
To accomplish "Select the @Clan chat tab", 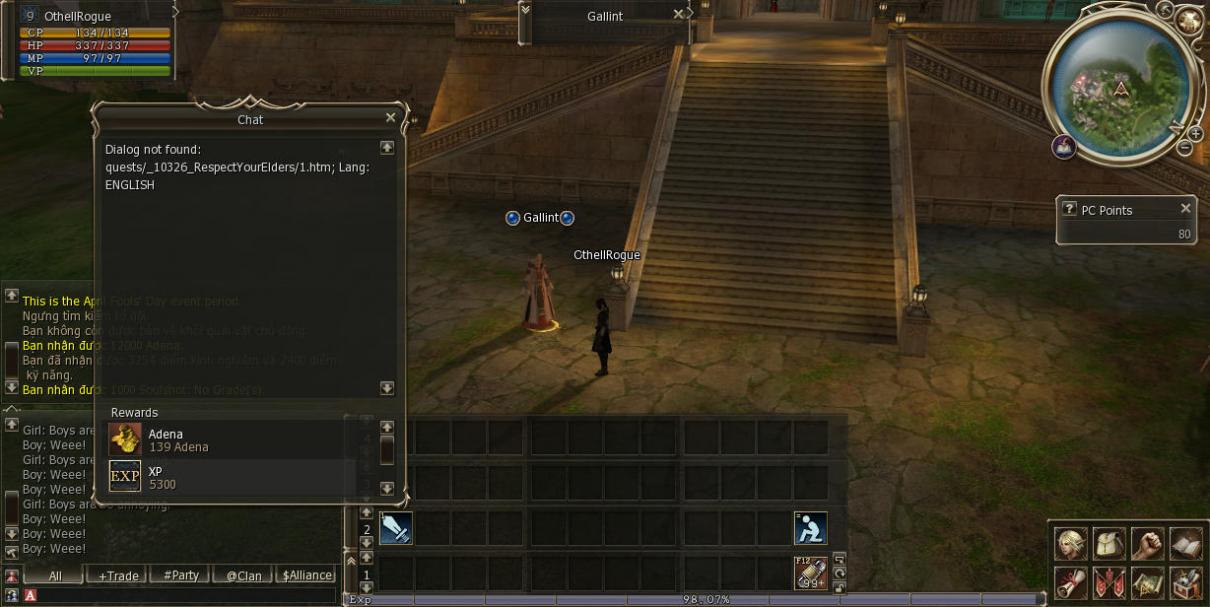I will tap(243, 575).
